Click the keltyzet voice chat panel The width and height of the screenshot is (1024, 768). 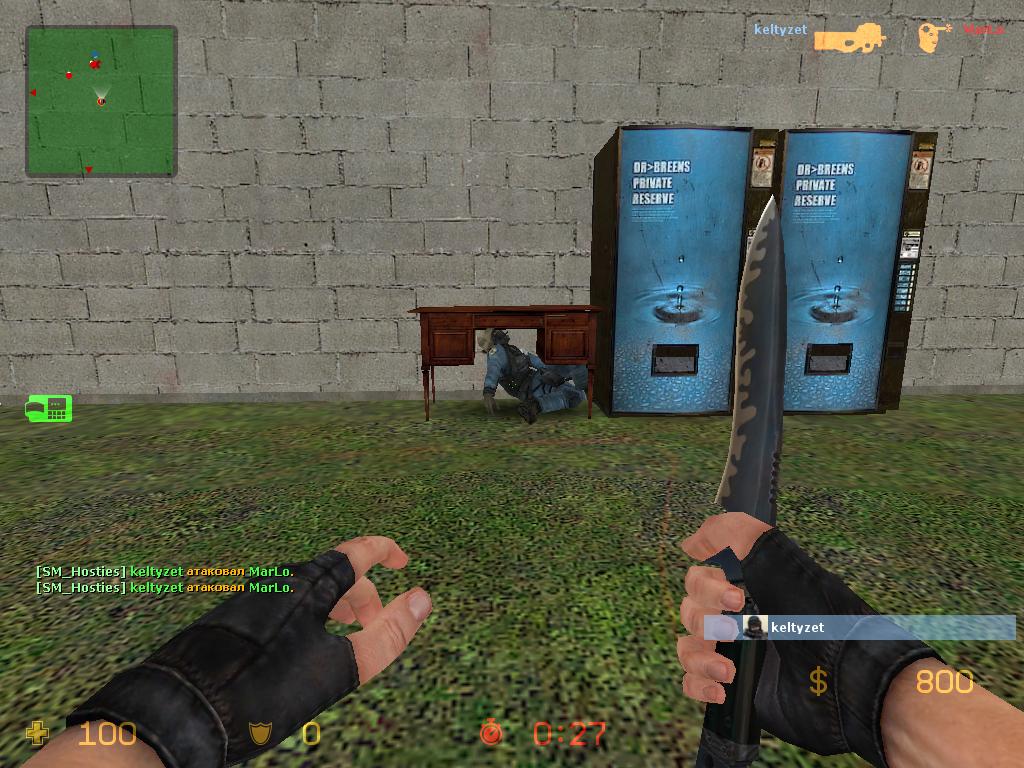(x=860, y=627)
